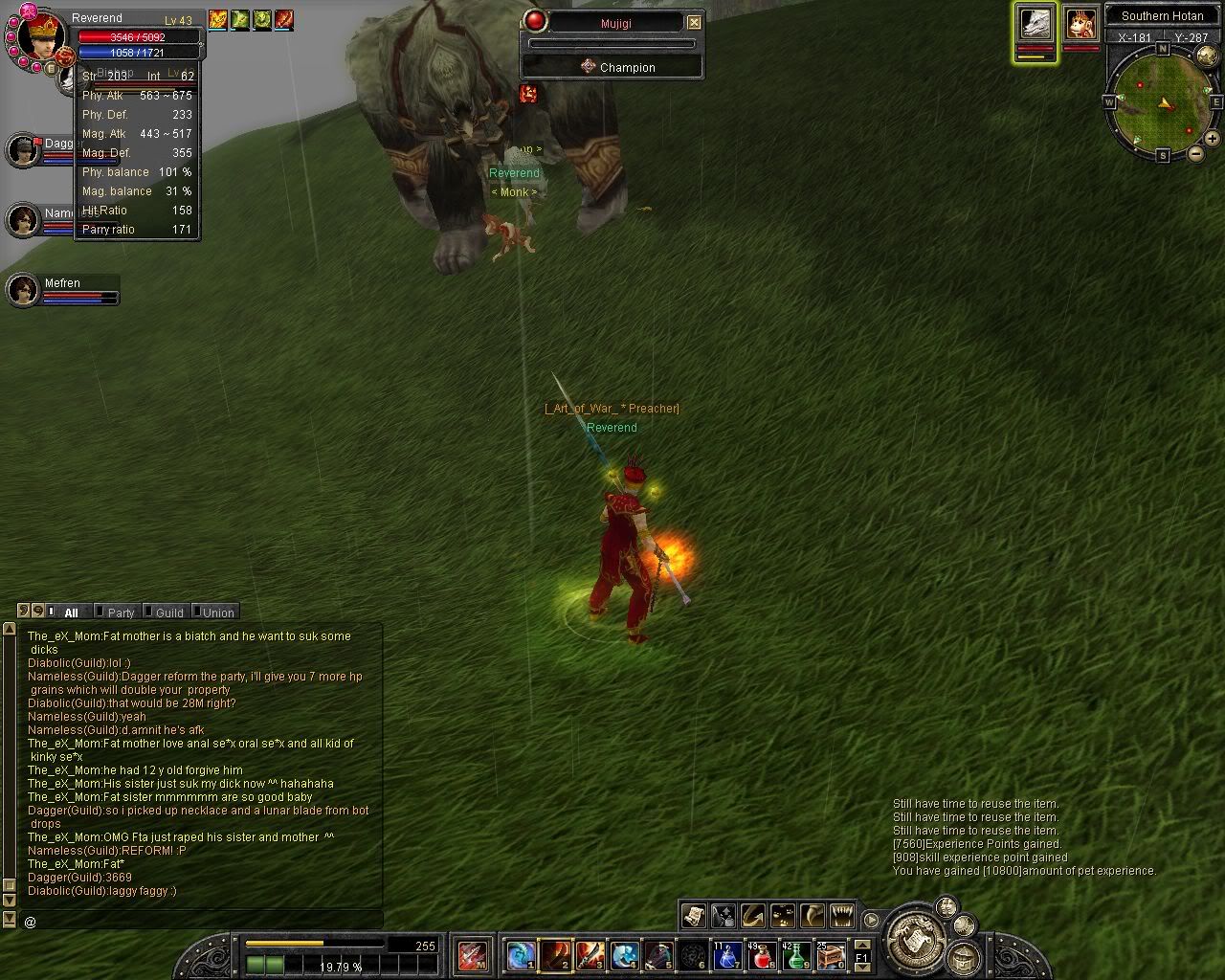Select party member Mefren
Viewport: 1225px width, 980px height.
click(x=23, y=290)
